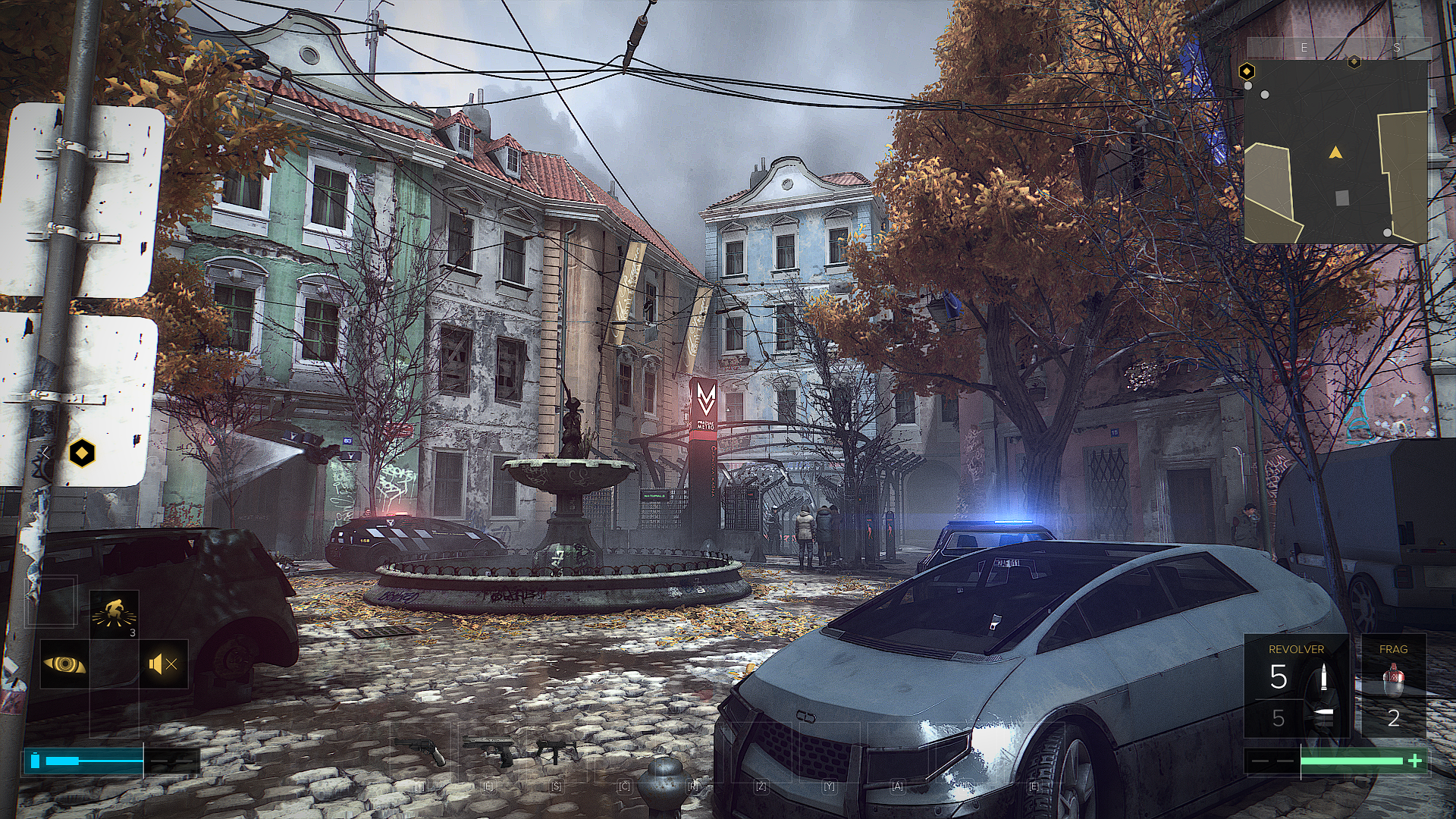Click the yellow player arrow on minimap
Image resolution: width=1456 pixels, height=819 pixels.
(x=1335, y=153)
